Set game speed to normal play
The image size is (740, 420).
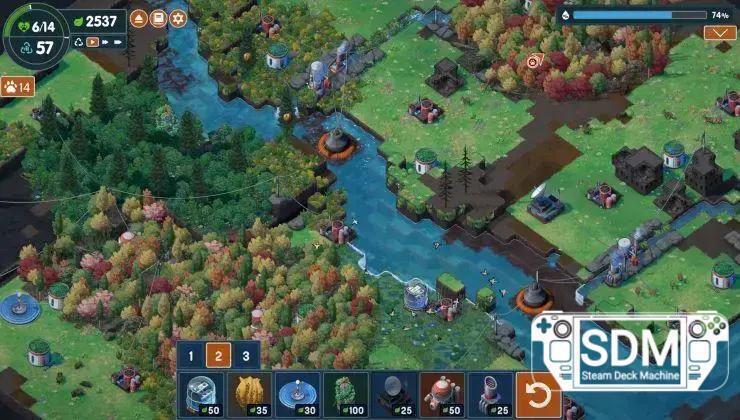point(93,42)
